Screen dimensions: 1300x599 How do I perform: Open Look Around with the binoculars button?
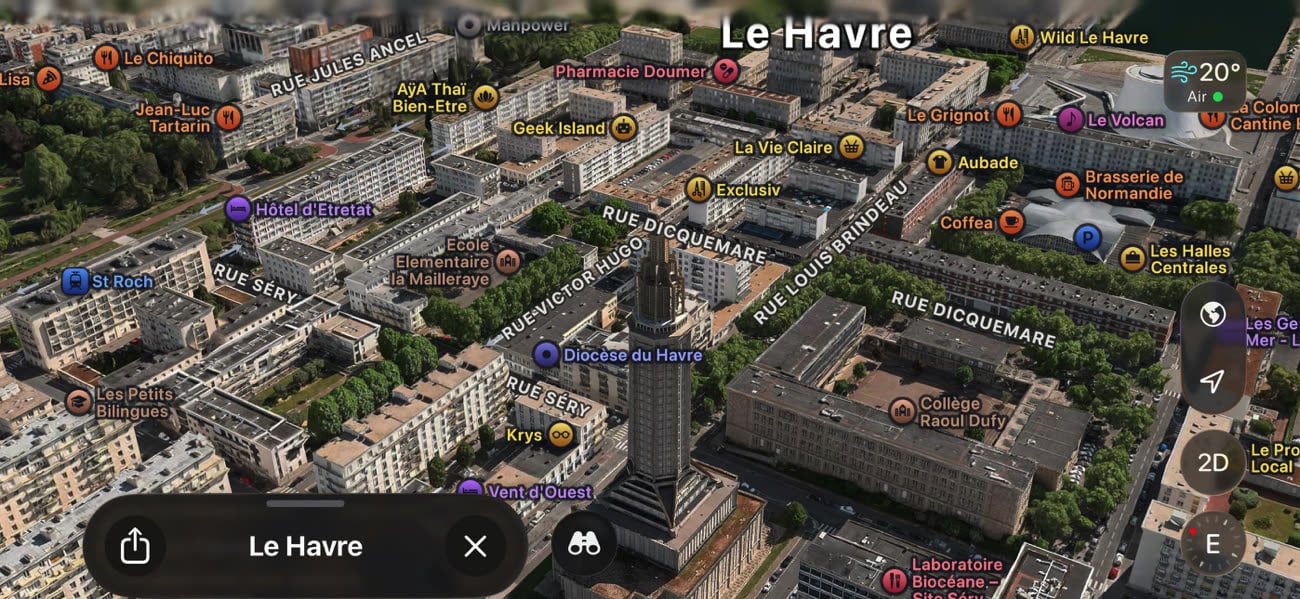584,543
